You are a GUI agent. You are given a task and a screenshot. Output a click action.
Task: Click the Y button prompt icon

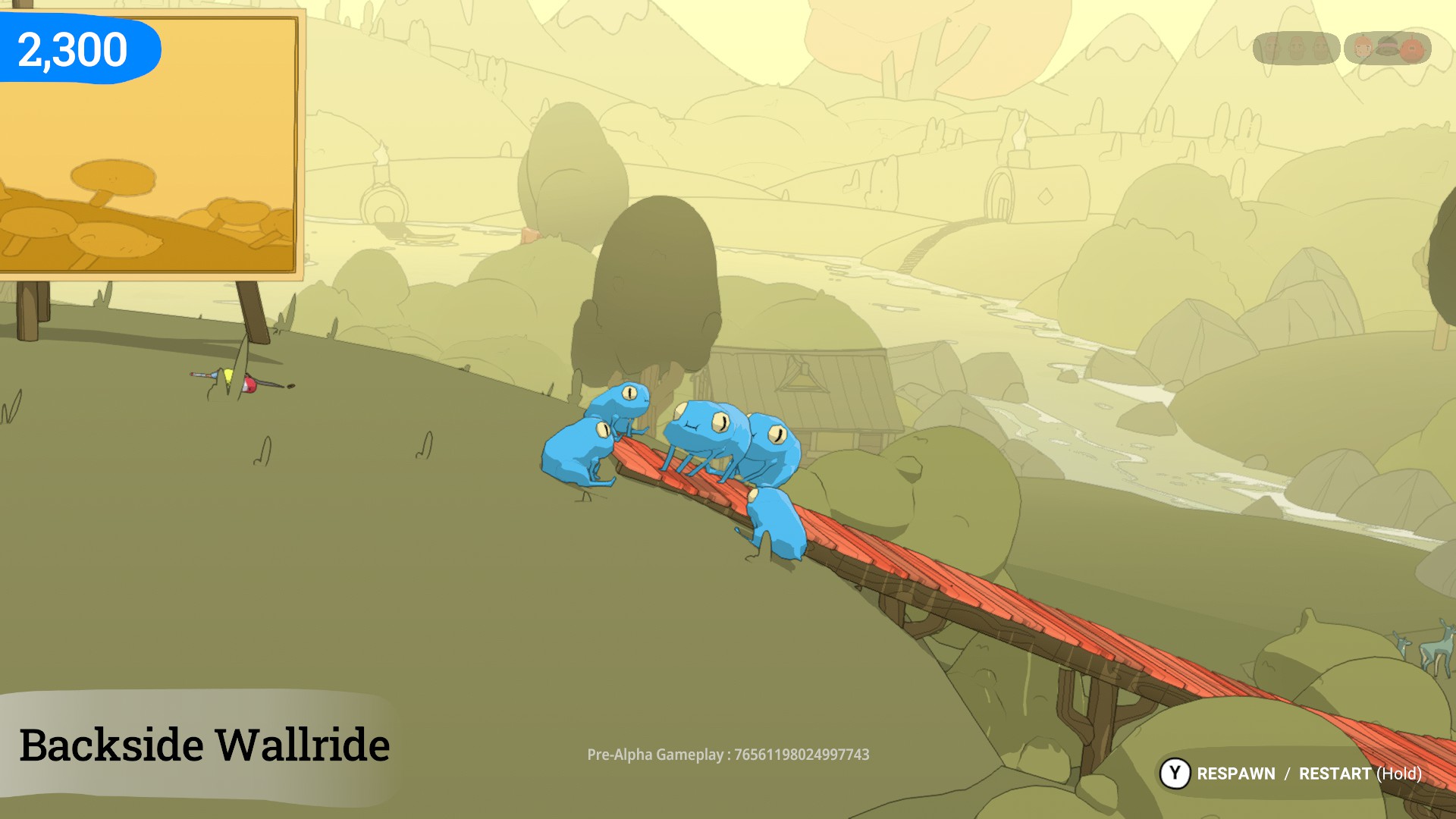coord(1176,774)
